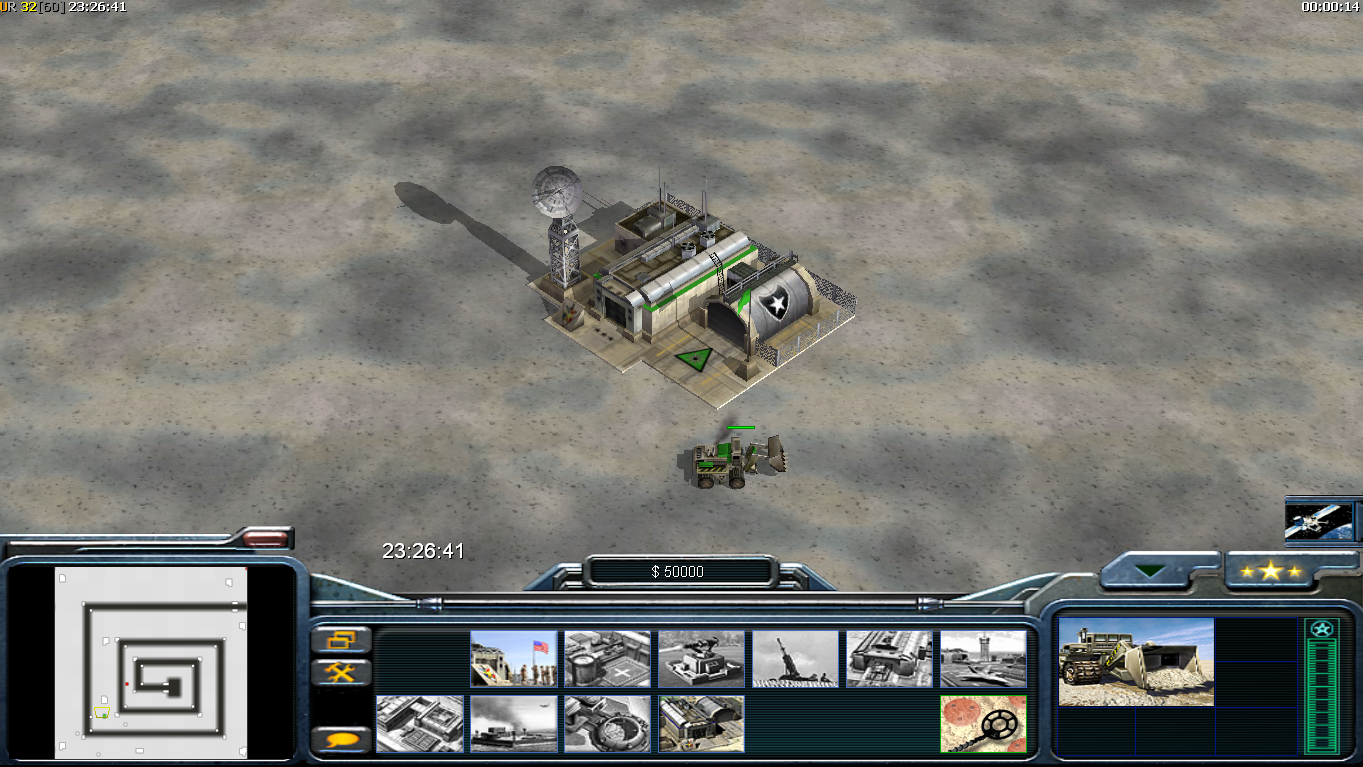Viewport: 1363px width, 767px height.
Task: Activate the satellite power shortcut
Action: [x=1318, y=521]
